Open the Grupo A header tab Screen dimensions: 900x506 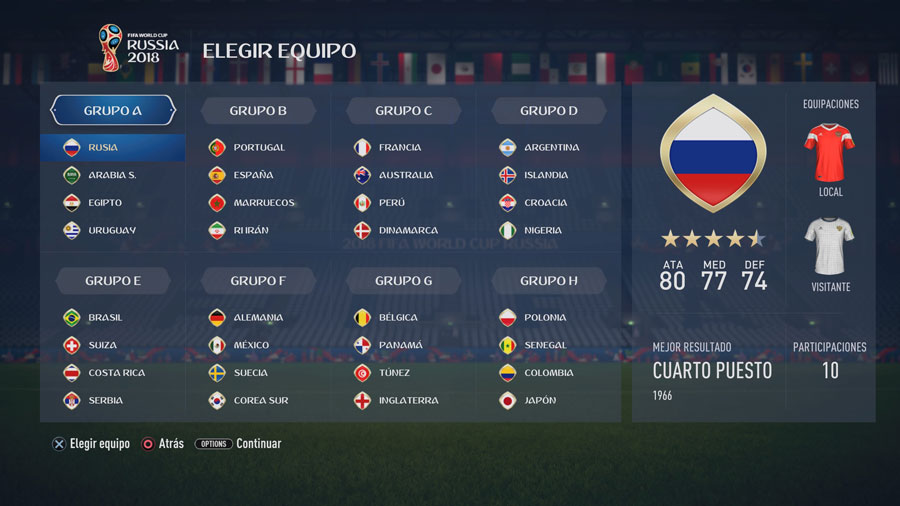(x=113, y=111)
